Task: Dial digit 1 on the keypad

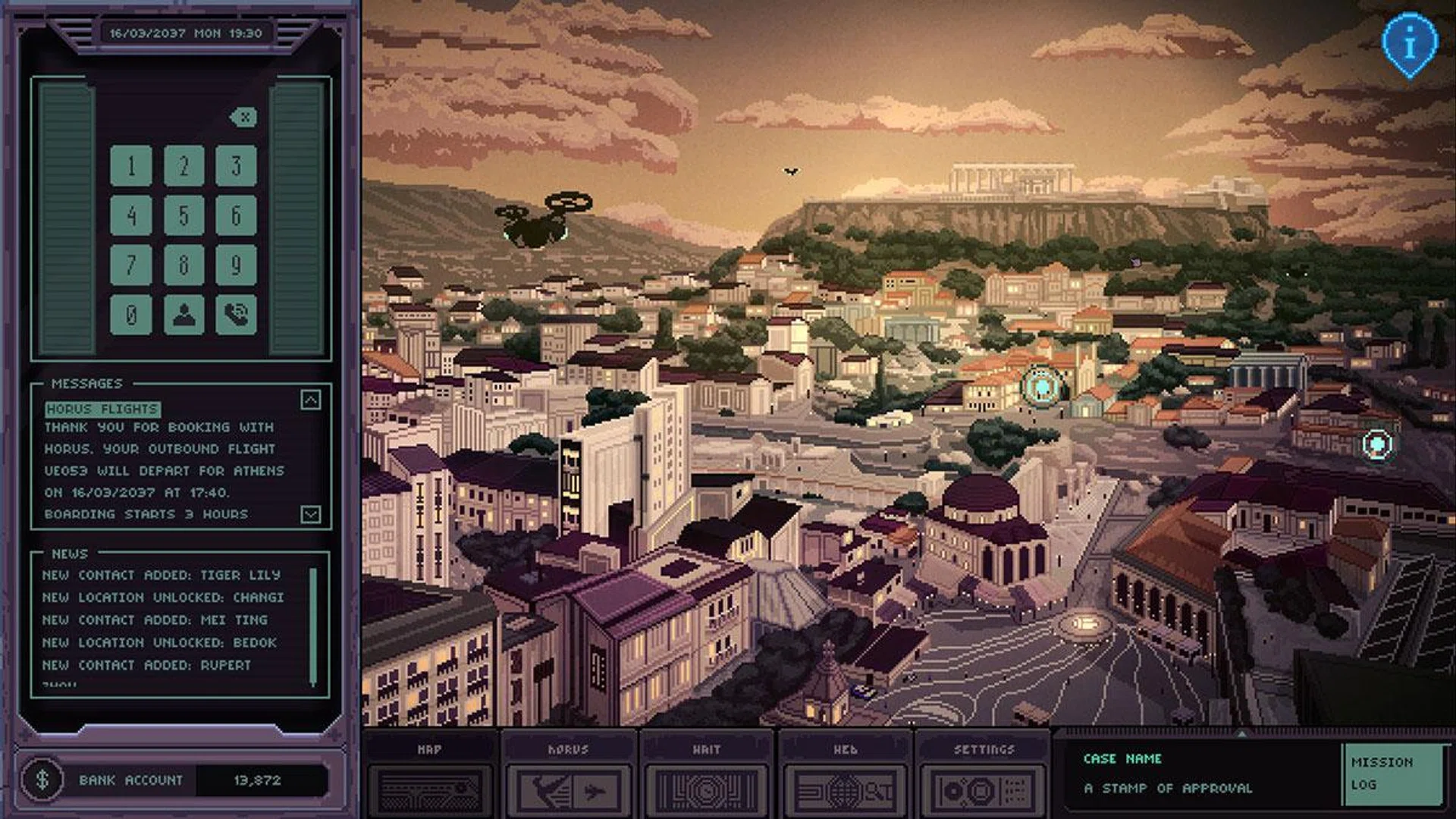Action: tap(131, 165)
